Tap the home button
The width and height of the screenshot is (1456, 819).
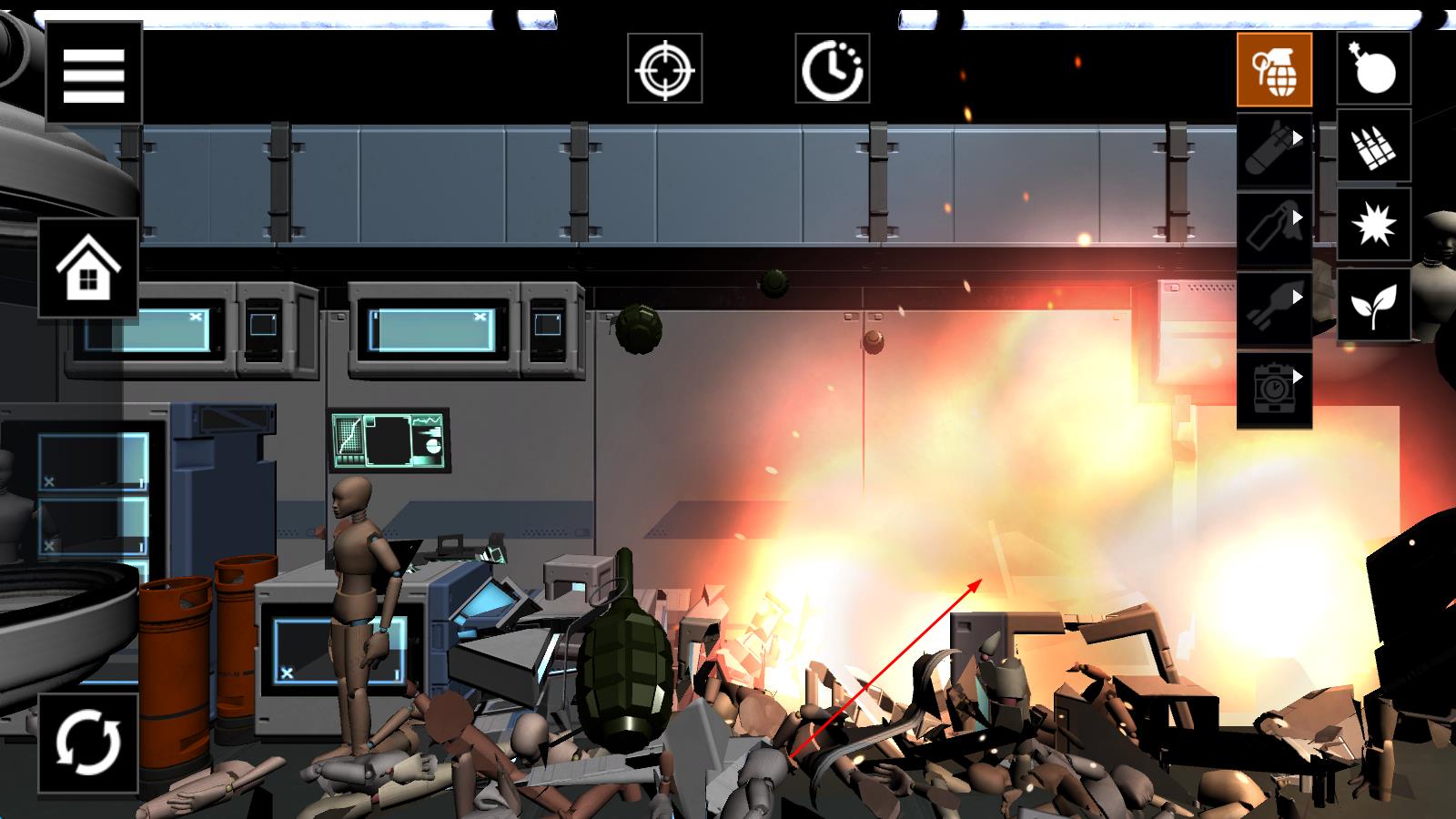tap(88, 268)
